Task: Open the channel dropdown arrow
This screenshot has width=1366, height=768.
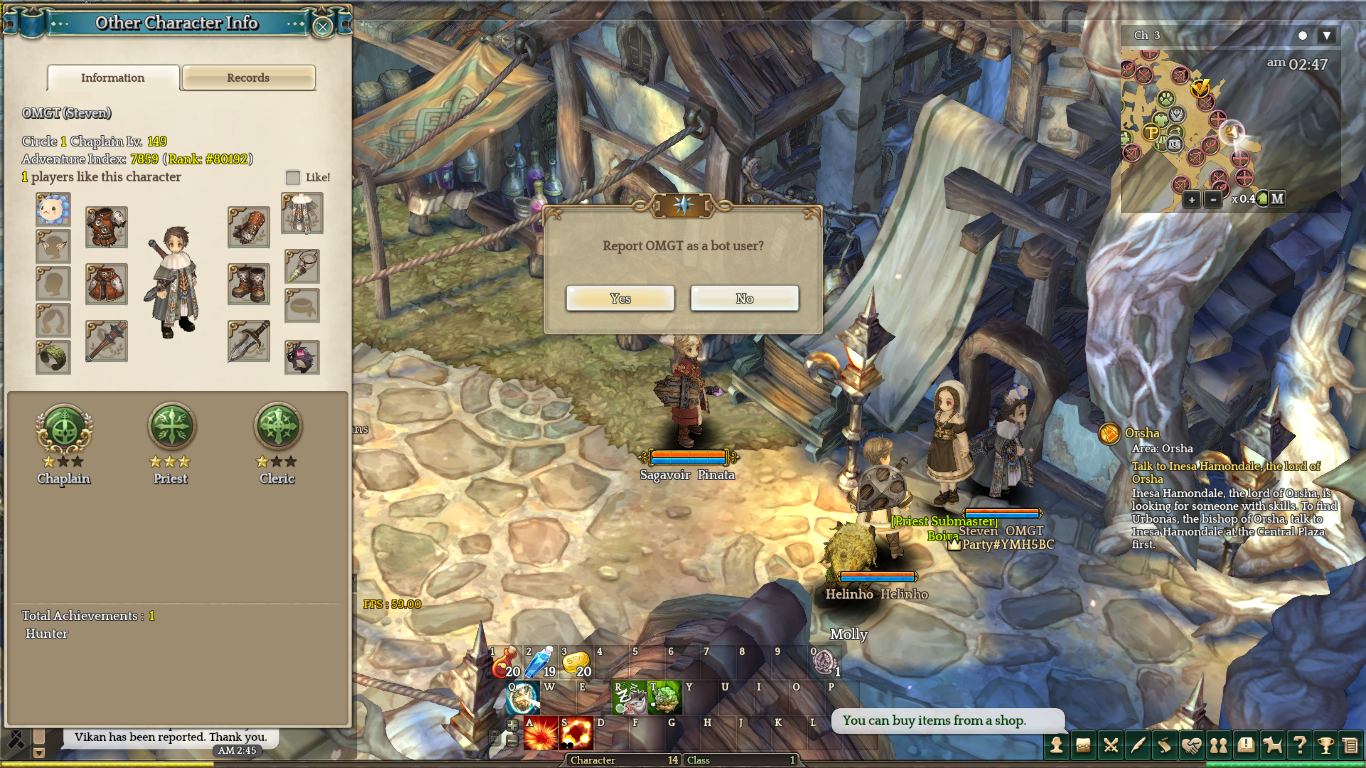Action: point(1327,36)
